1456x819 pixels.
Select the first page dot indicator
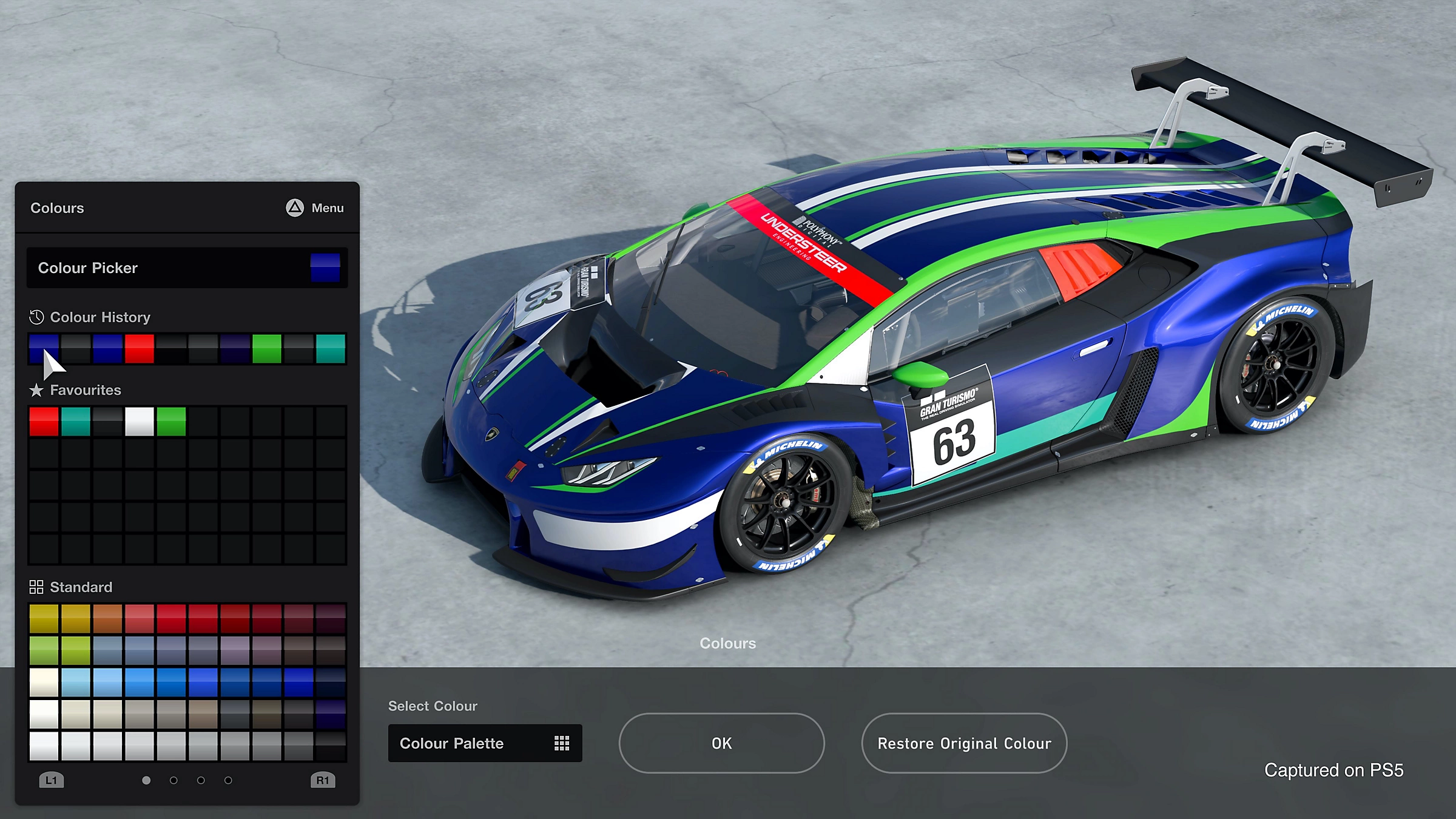pyautogui.click(x=146, y=781)
